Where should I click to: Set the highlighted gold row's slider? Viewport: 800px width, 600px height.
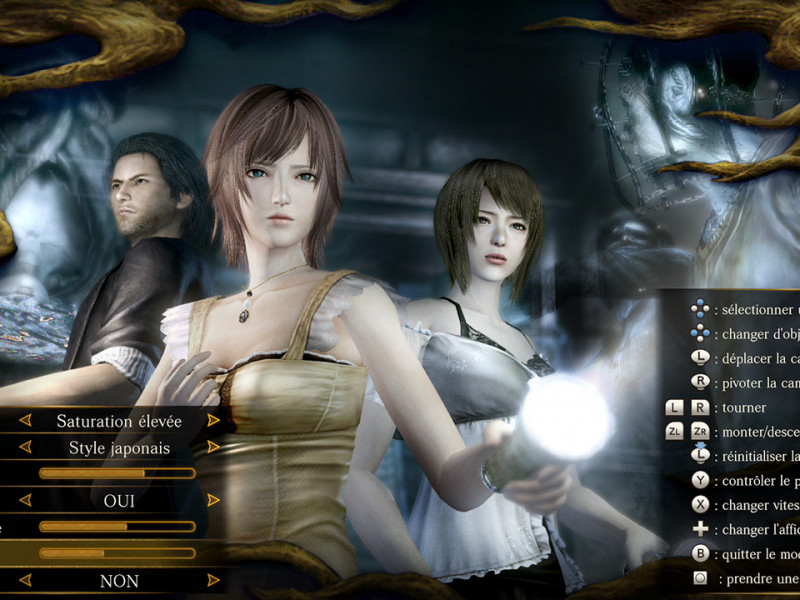click(117, 552)
